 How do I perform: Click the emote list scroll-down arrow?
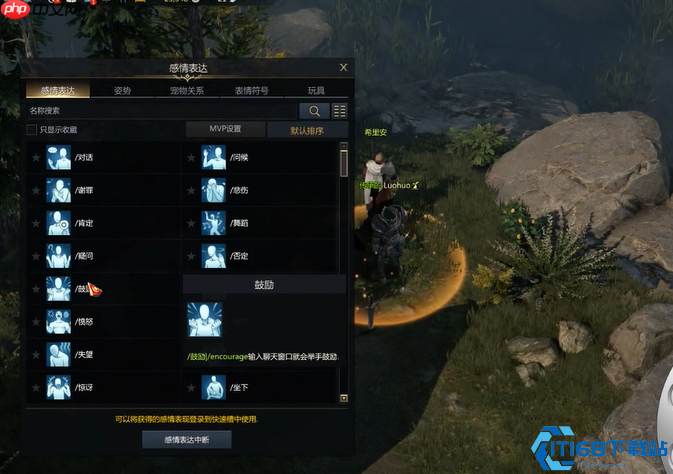pos(344,398)
